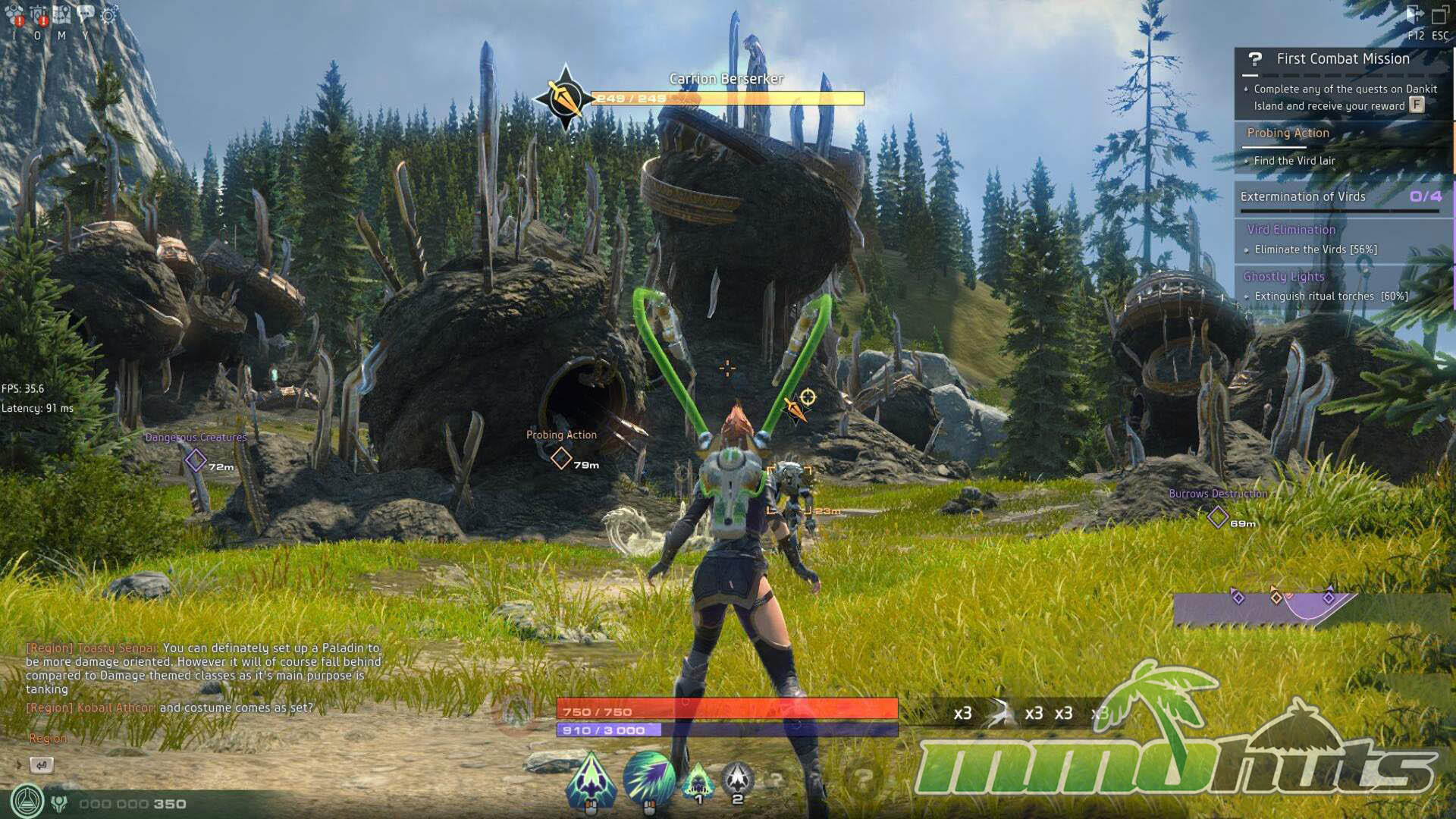The height and width of the screenshot is (819, 1456).
Task: Activate the round green arrow ability
Action: [648, 777]
